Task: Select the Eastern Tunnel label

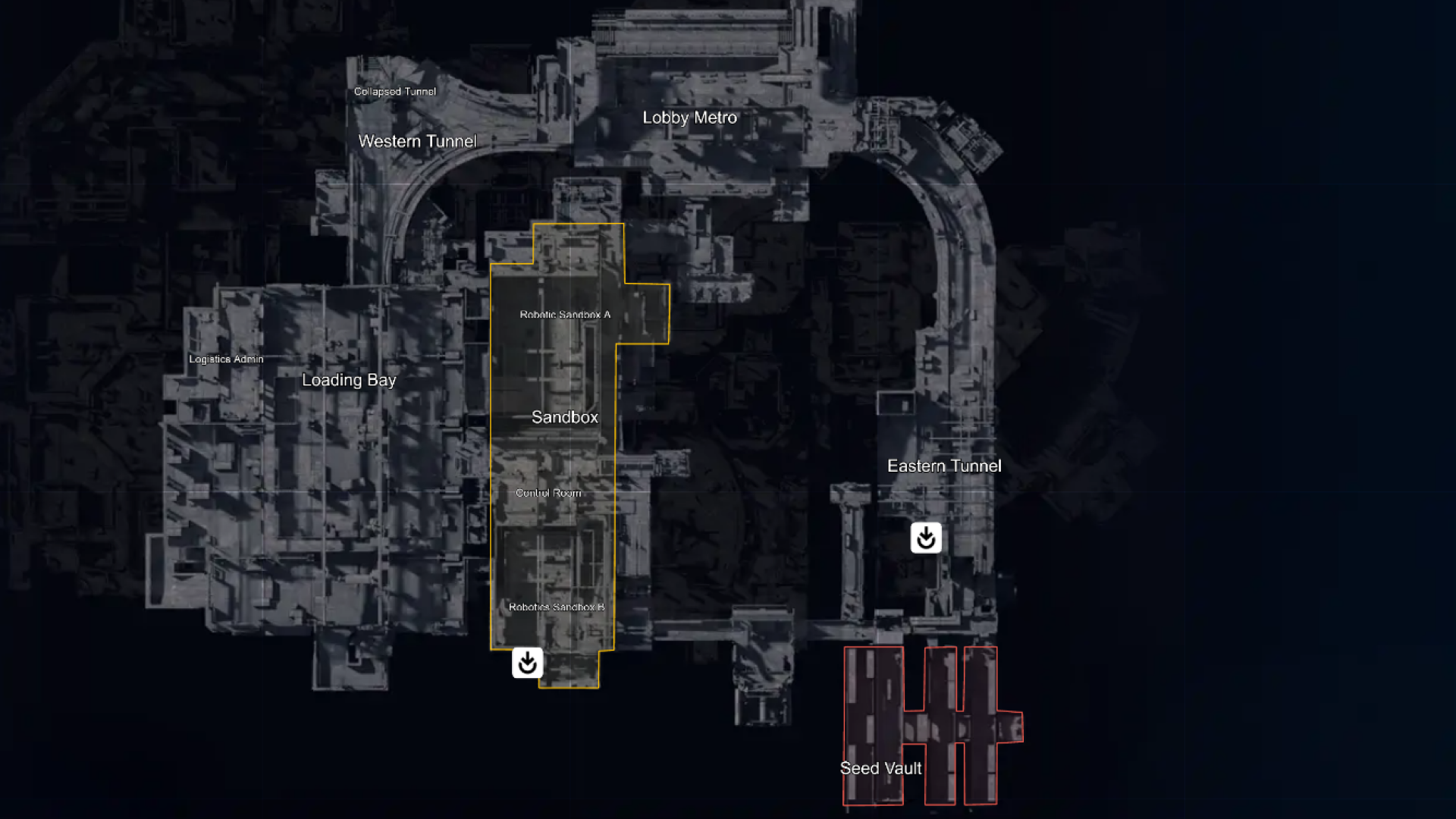Action: tap(946, 466)
